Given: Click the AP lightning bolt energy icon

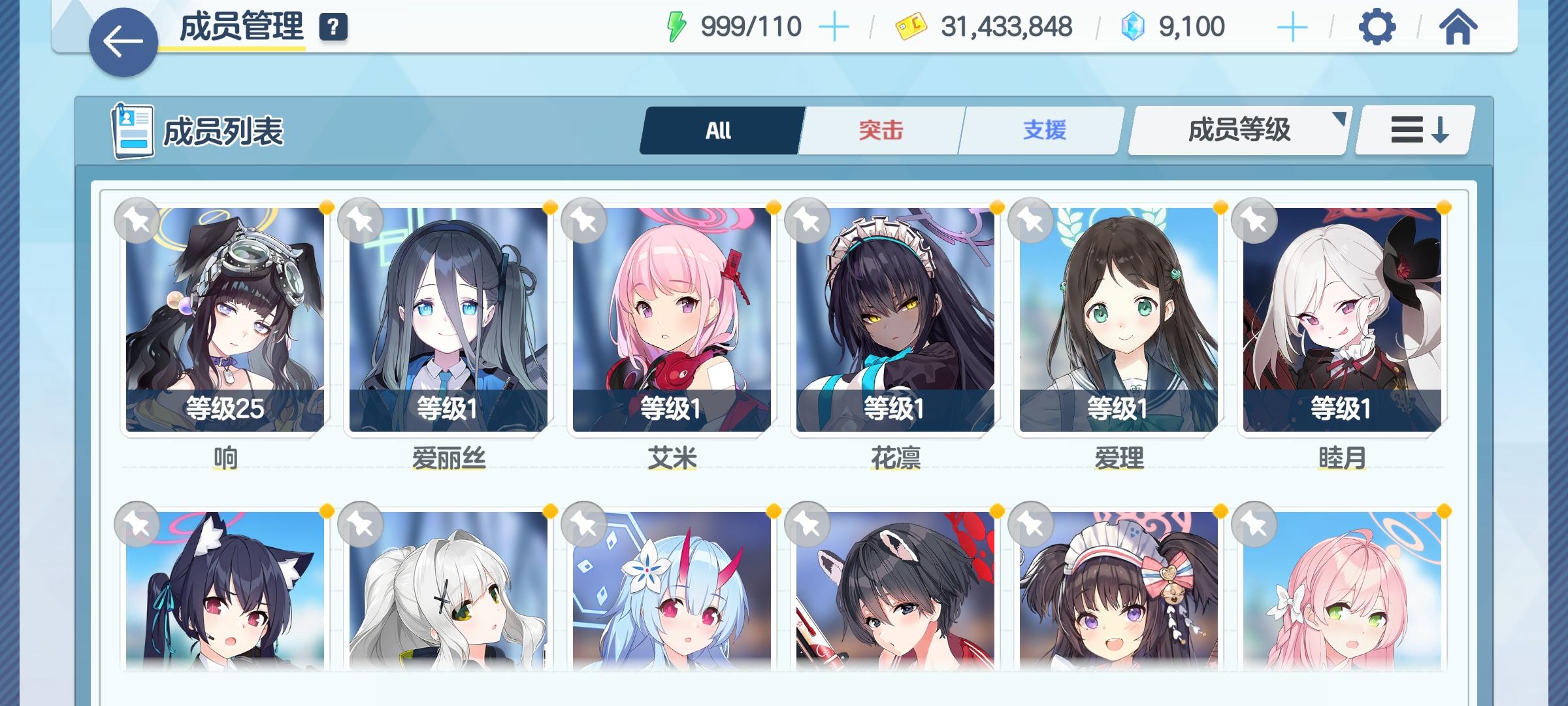Looking at the screenshot, I should (x=676, y=26).
